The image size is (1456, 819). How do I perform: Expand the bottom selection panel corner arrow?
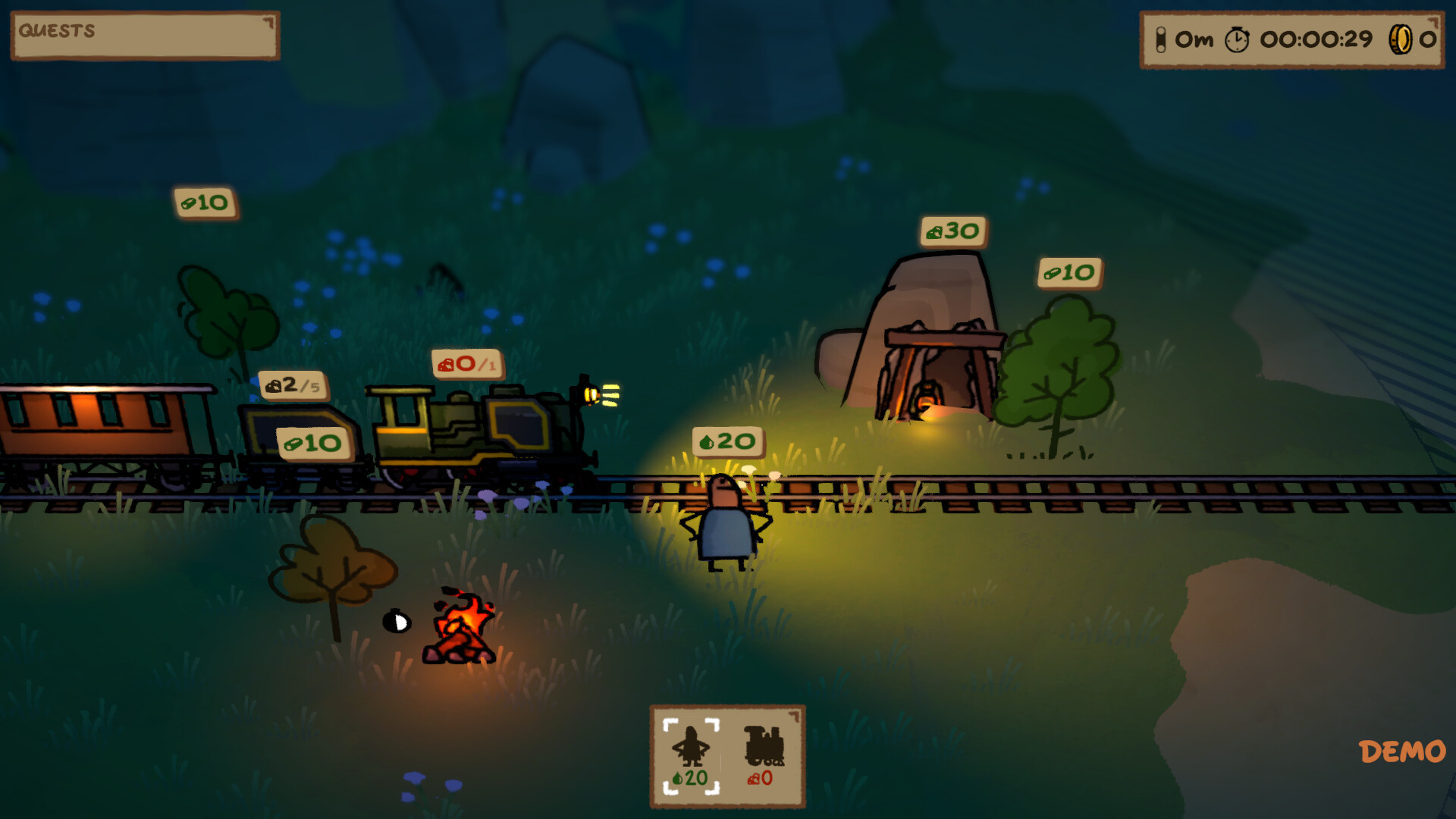click(x=794, y=714)
